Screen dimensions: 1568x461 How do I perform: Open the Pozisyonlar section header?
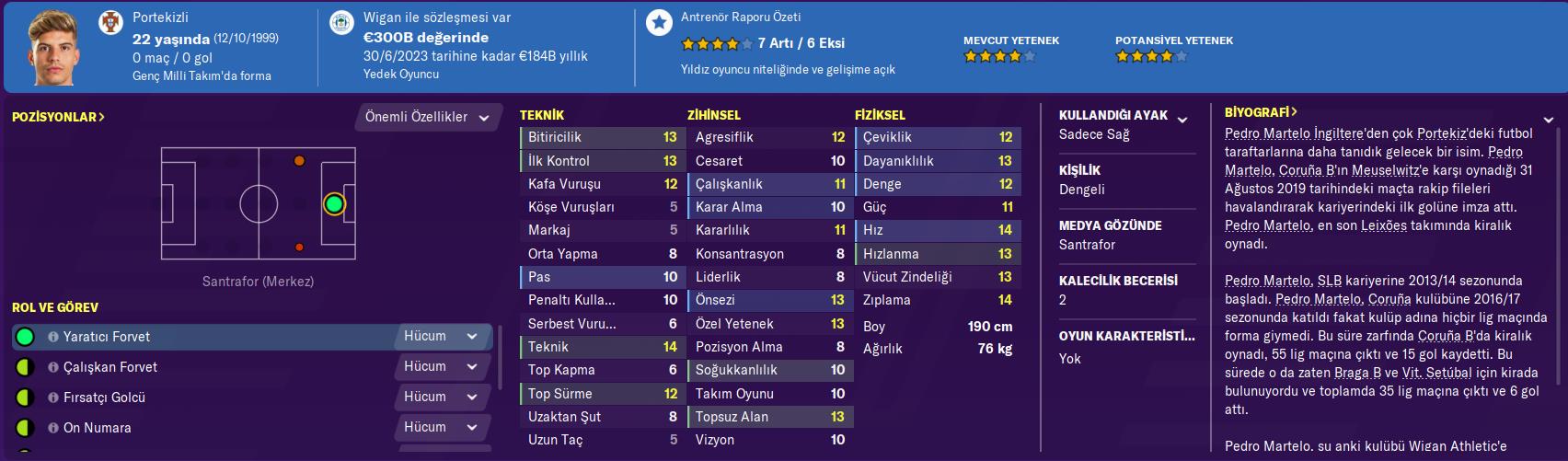tap(58, 118)
